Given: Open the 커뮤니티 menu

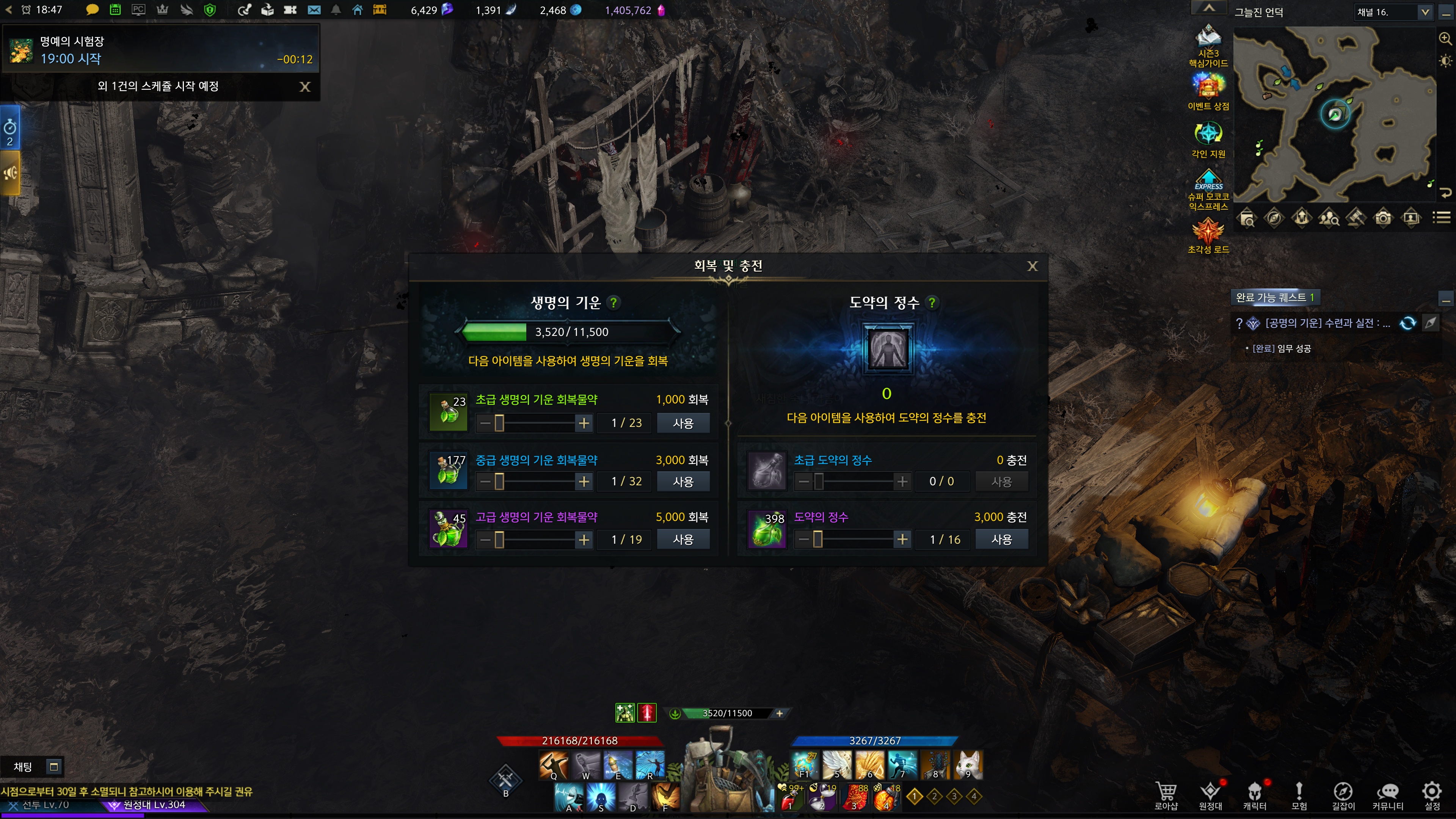Looking at the screenshot, I should pos(1388,795).
